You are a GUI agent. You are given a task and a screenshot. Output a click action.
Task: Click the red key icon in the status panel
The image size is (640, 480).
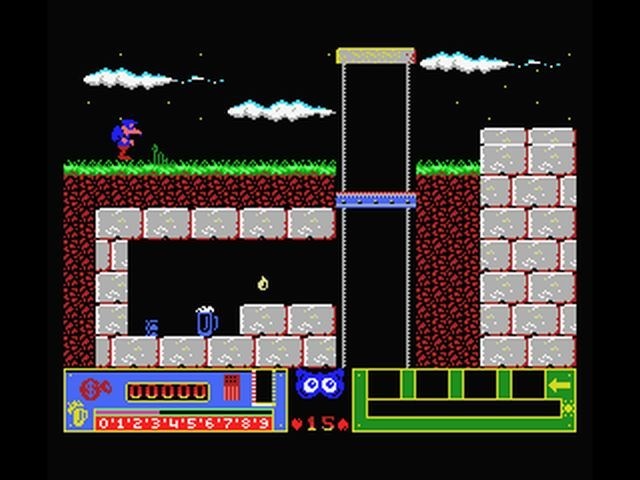(91, 388)
